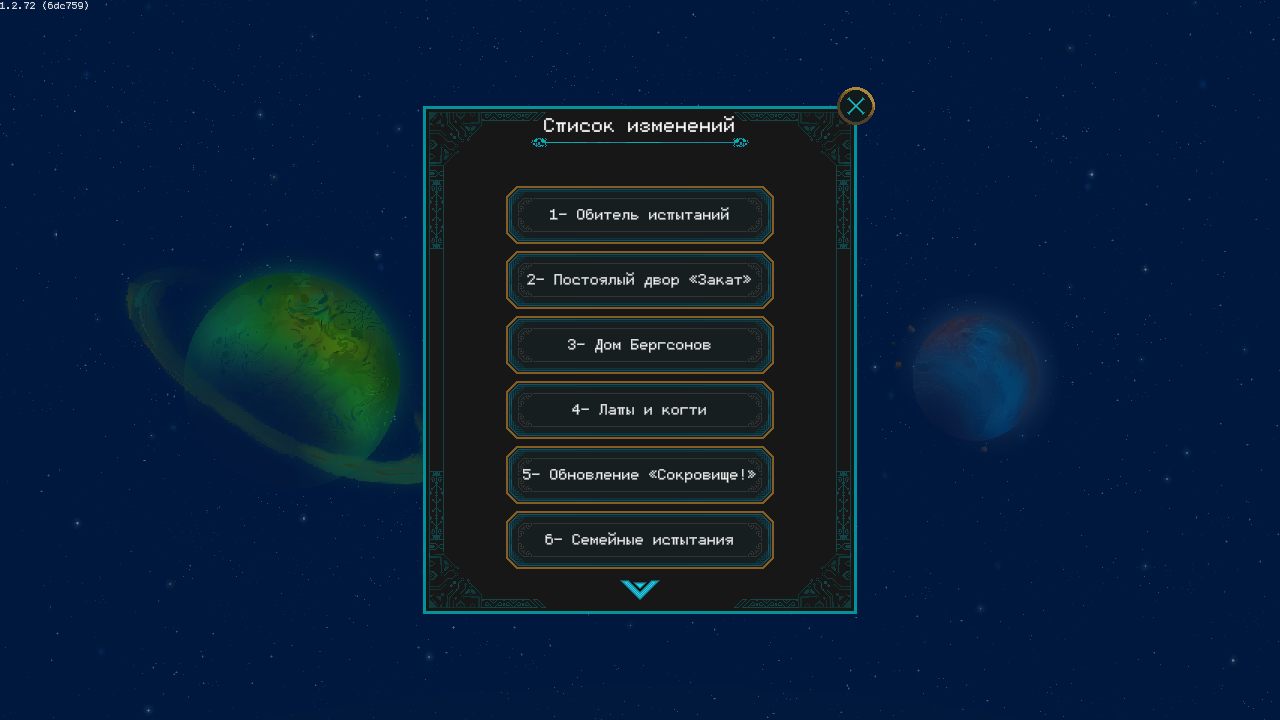View the '5- Обновление «Сокровище!»' changelog
This screenshot has height=720, width=1280.
[x=639, y=475]
